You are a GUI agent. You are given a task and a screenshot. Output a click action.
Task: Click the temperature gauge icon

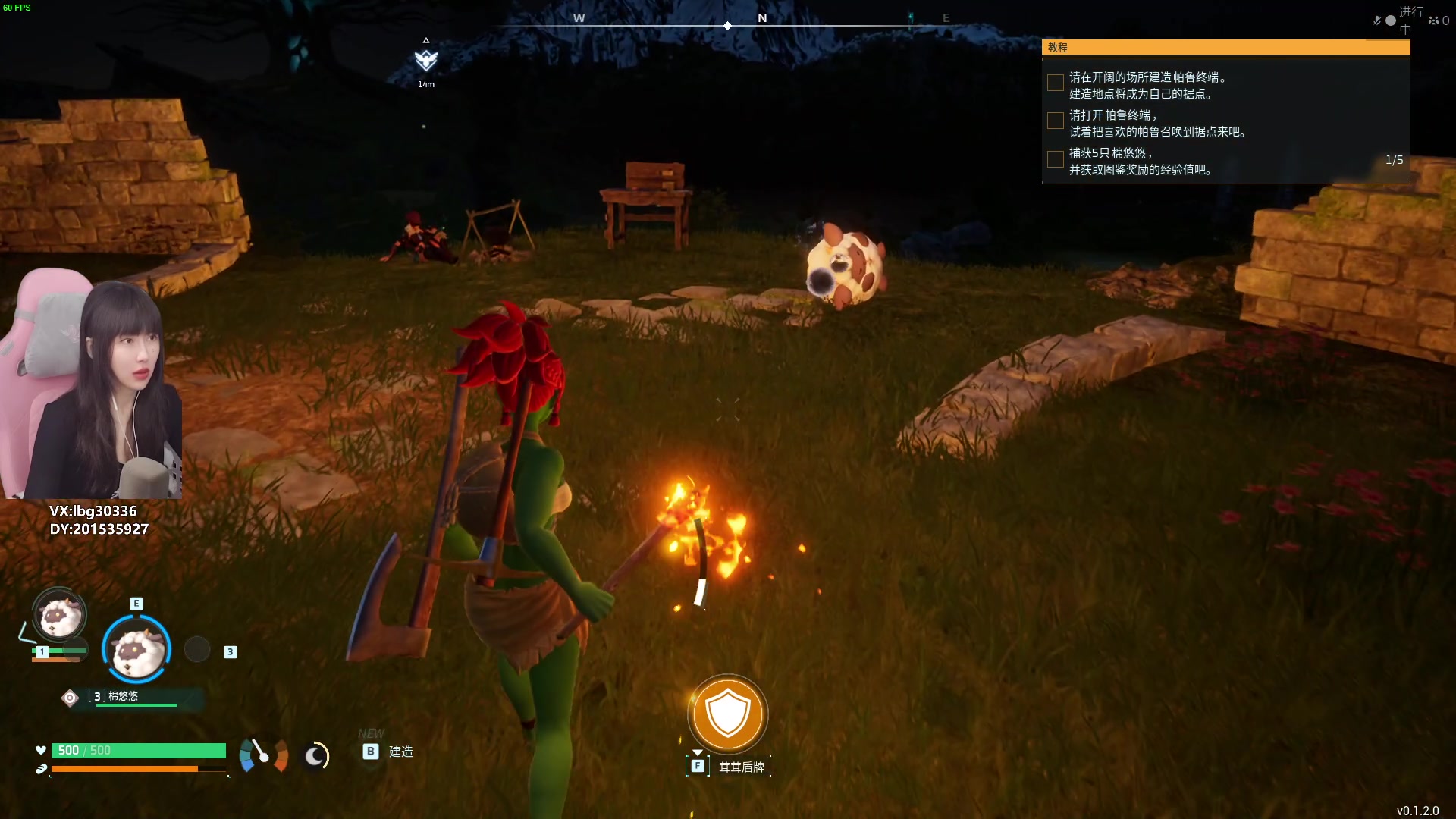(x=263, y=755)
